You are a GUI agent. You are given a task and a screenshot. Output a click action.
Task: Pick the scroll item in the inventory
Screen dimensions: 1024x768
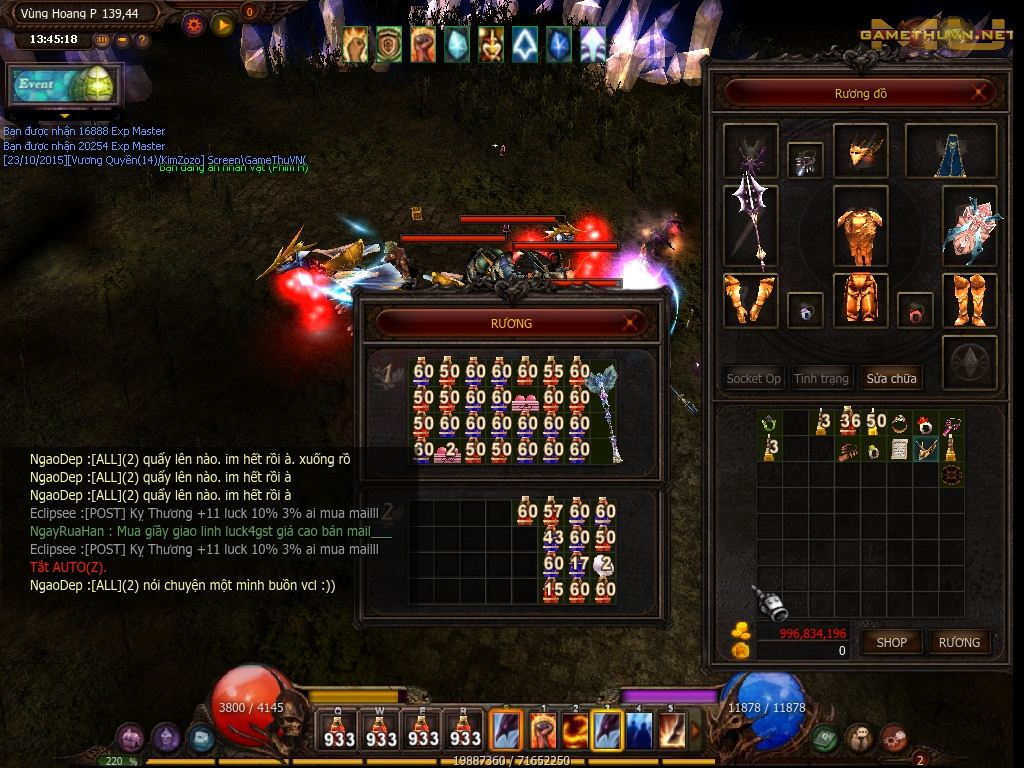(x=899, y=449)
